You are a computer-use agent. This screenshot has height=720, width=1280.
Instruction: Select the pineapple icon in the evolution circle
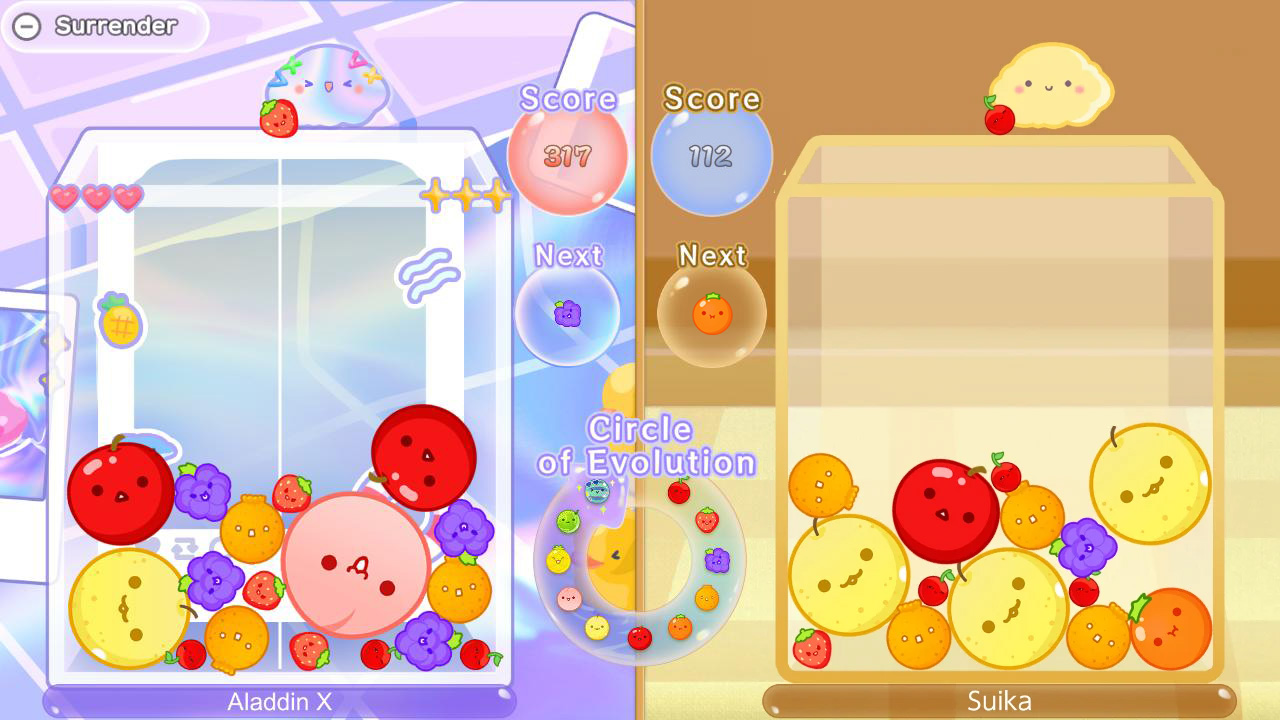click(x=557, y=560)
